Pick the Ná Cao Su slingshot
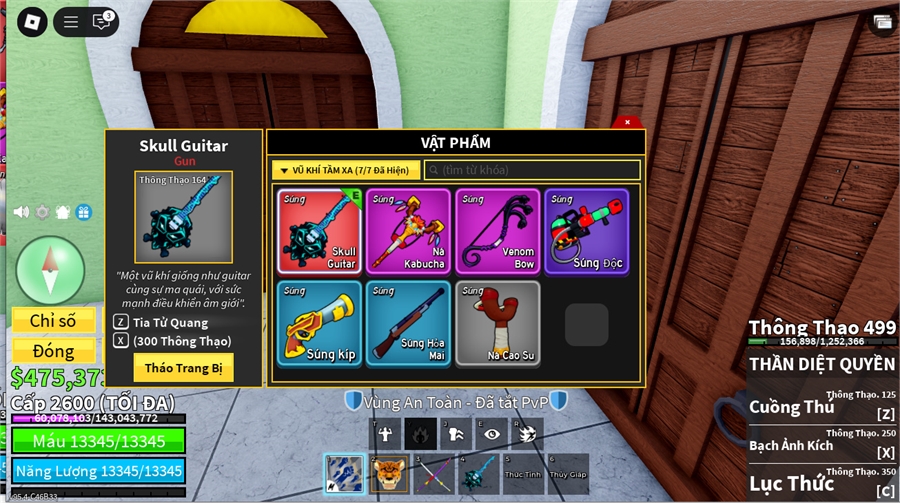The image size is (900, 503). coord(497,323)
